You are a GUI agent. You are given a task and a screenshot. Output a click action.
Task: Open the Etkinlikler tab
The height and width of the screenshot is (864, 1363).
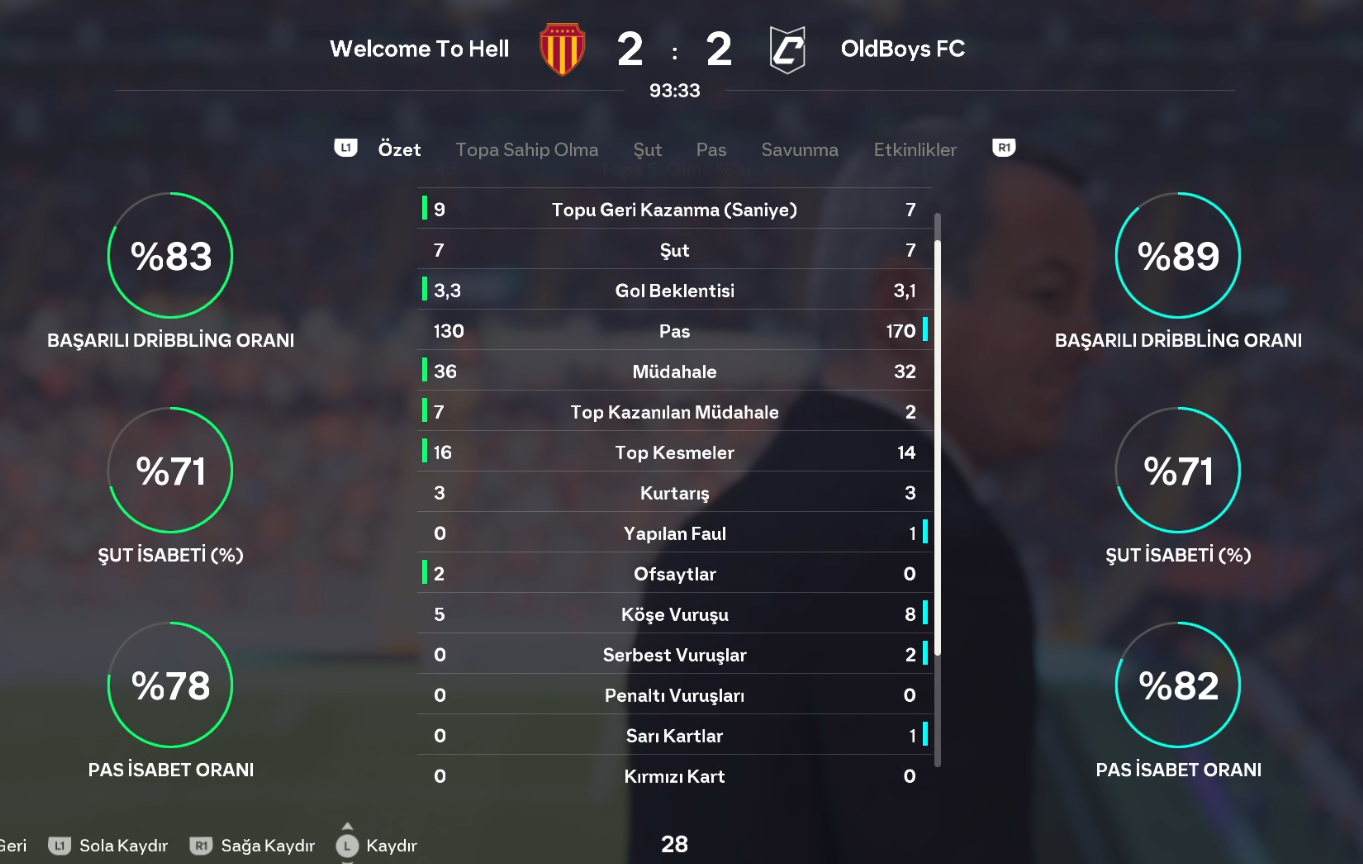[x=915, y=150]
